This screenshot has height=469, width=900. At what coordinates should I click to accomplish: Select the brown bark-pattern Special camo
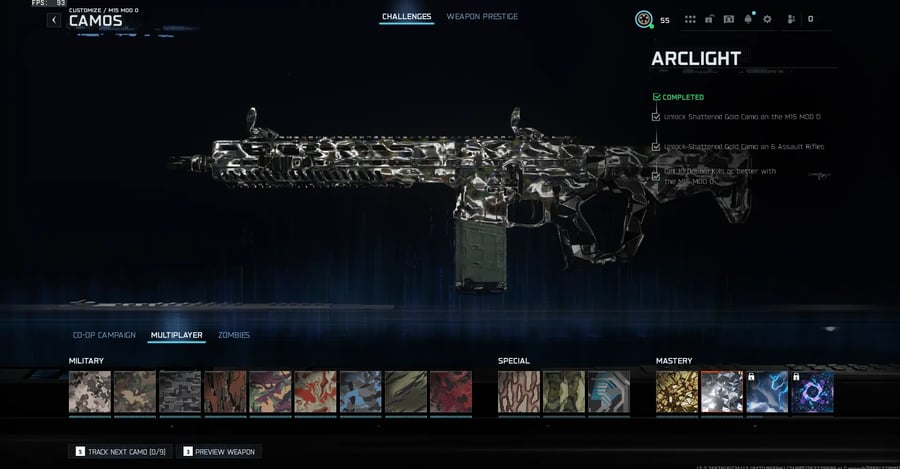point(519,392)
